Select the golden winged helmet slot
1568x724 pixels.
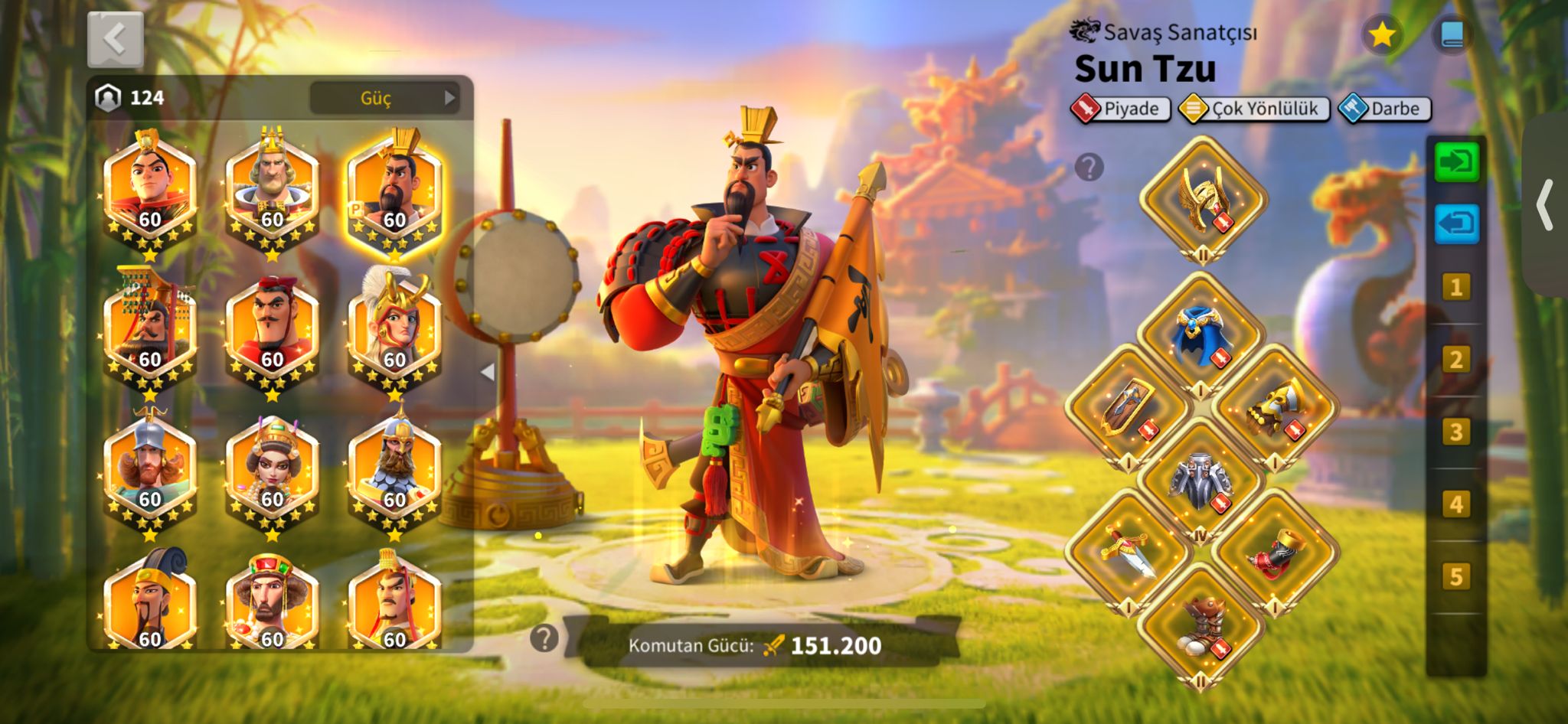point(1203,201)
